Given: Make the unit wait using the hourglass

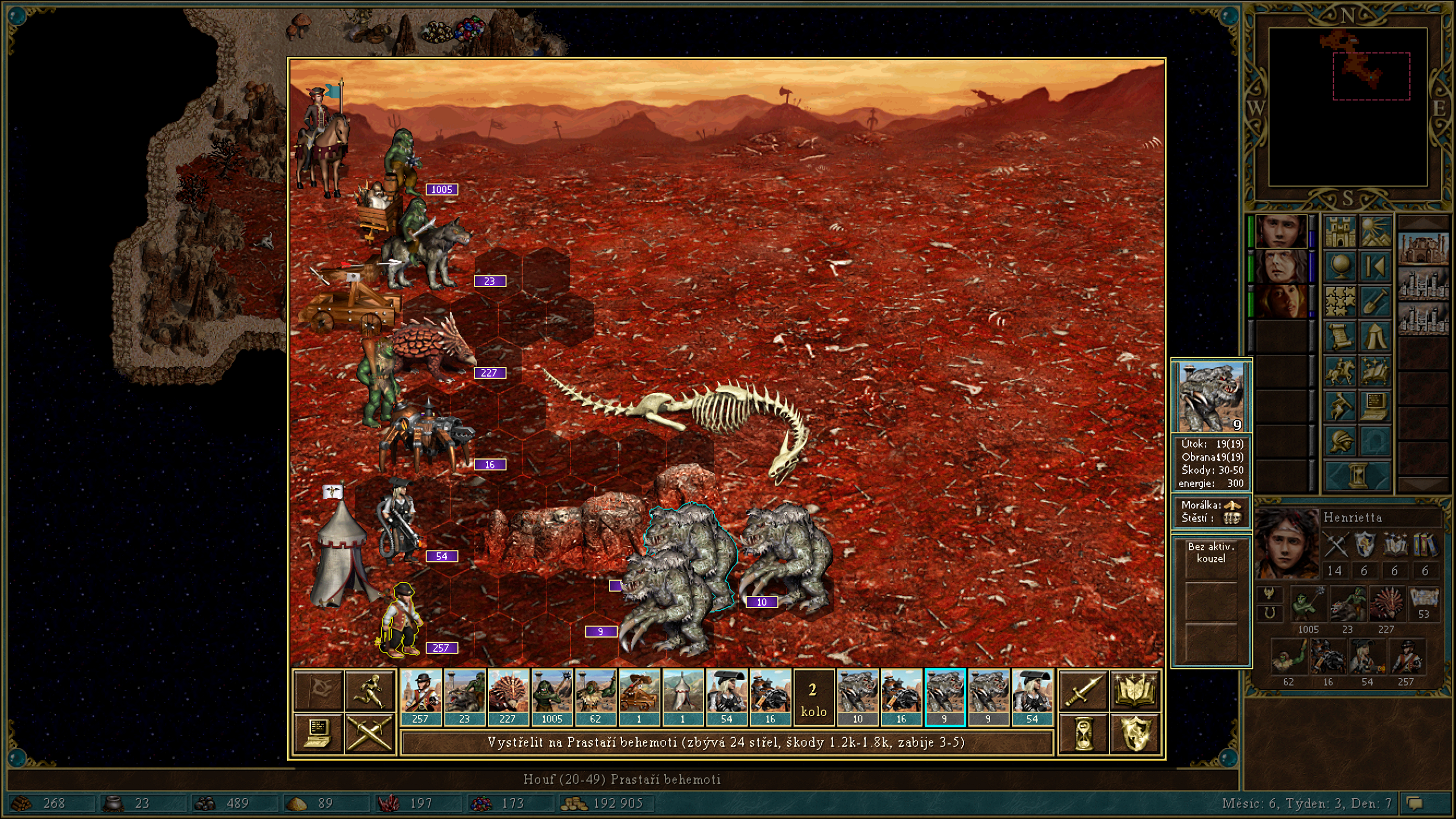Looking at the screenshot, I should pos(1083,733).
